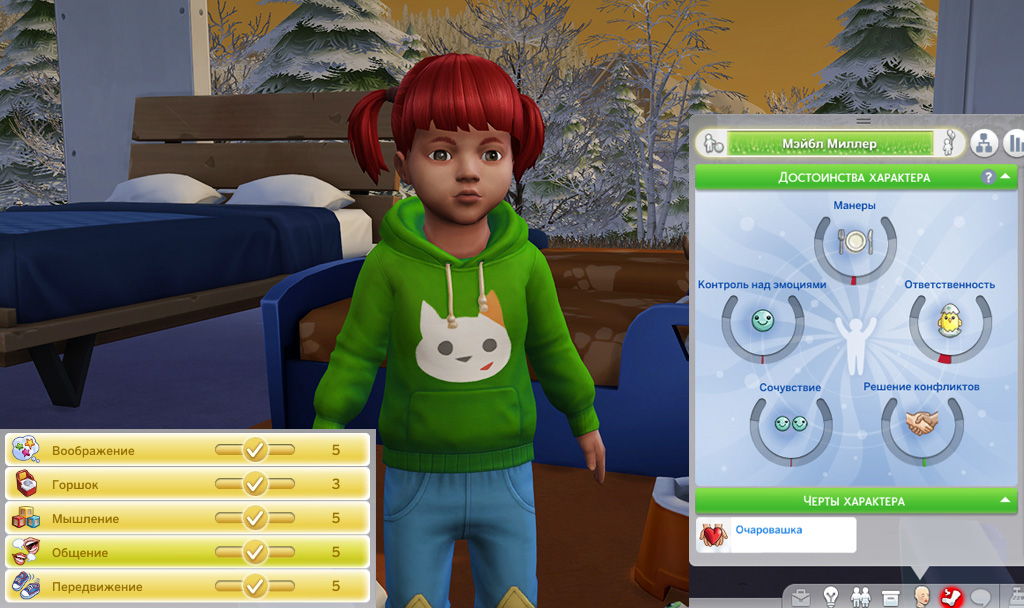Collapse the Достоинства характера section header

(x=1003, y=177)
